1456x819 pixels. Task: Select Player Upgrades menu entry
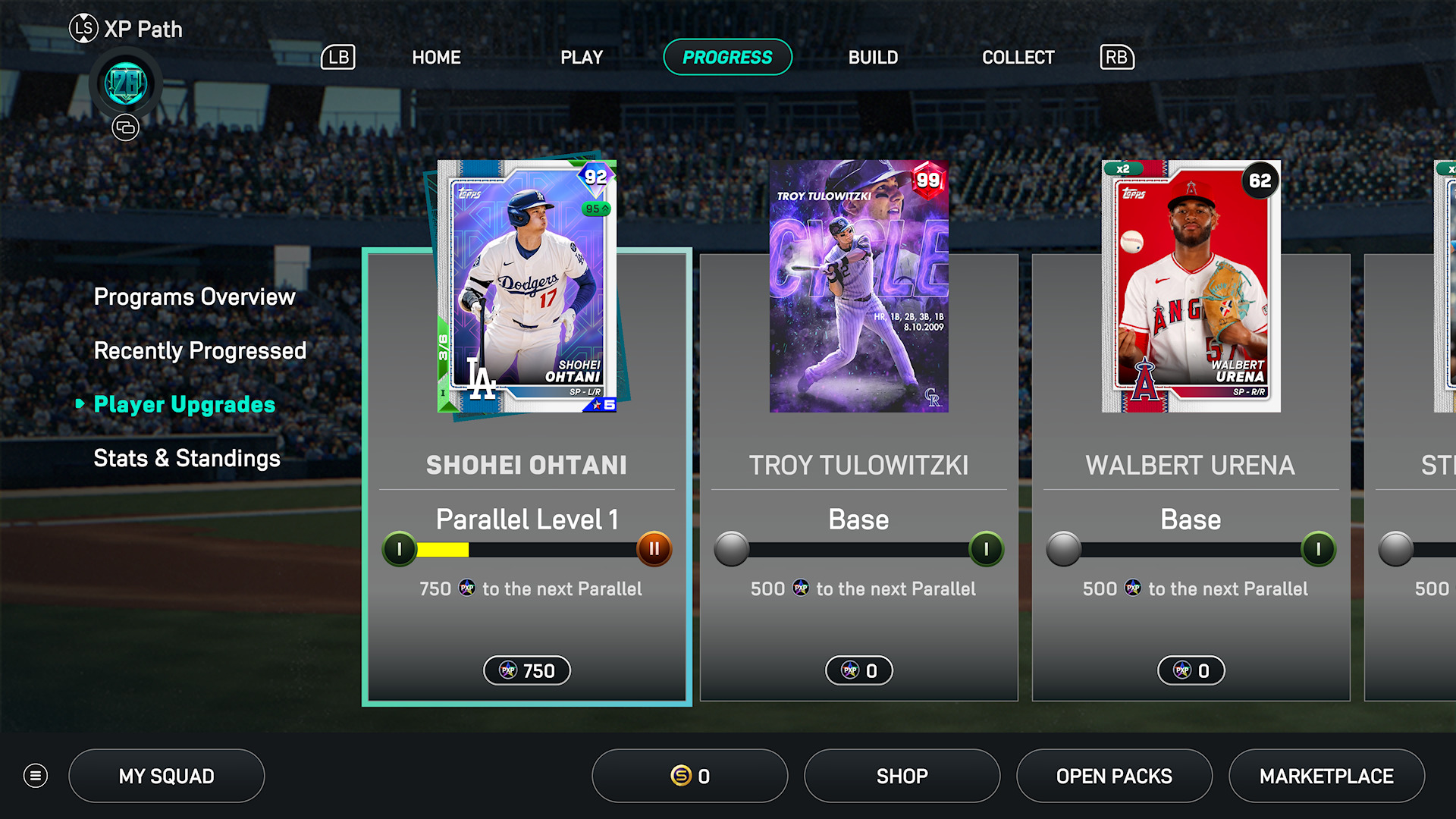pyautogui.click(x=184, y=404)
